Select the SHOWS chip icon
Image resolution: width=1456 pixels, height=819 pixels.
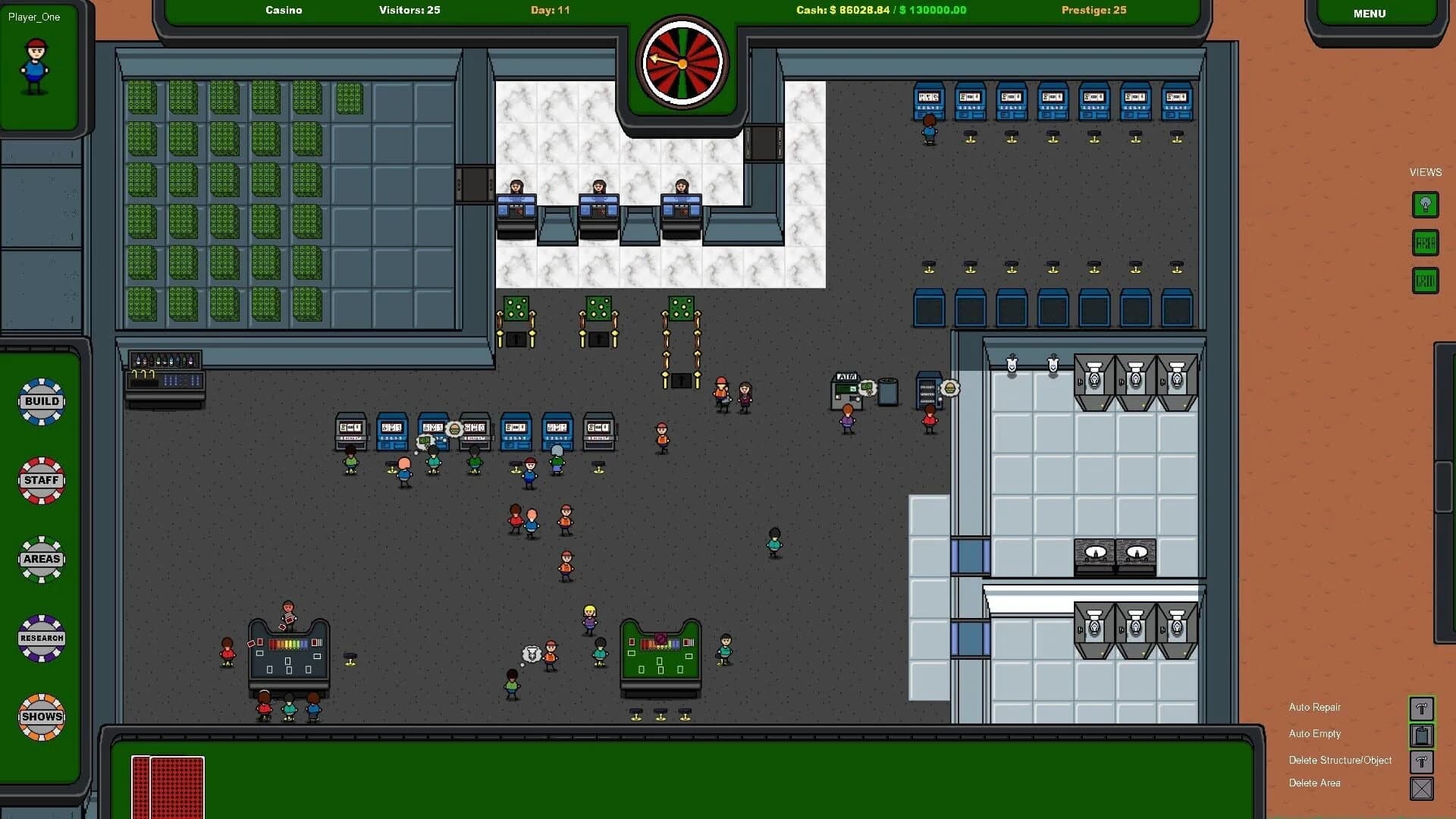[x=41, y=717]
